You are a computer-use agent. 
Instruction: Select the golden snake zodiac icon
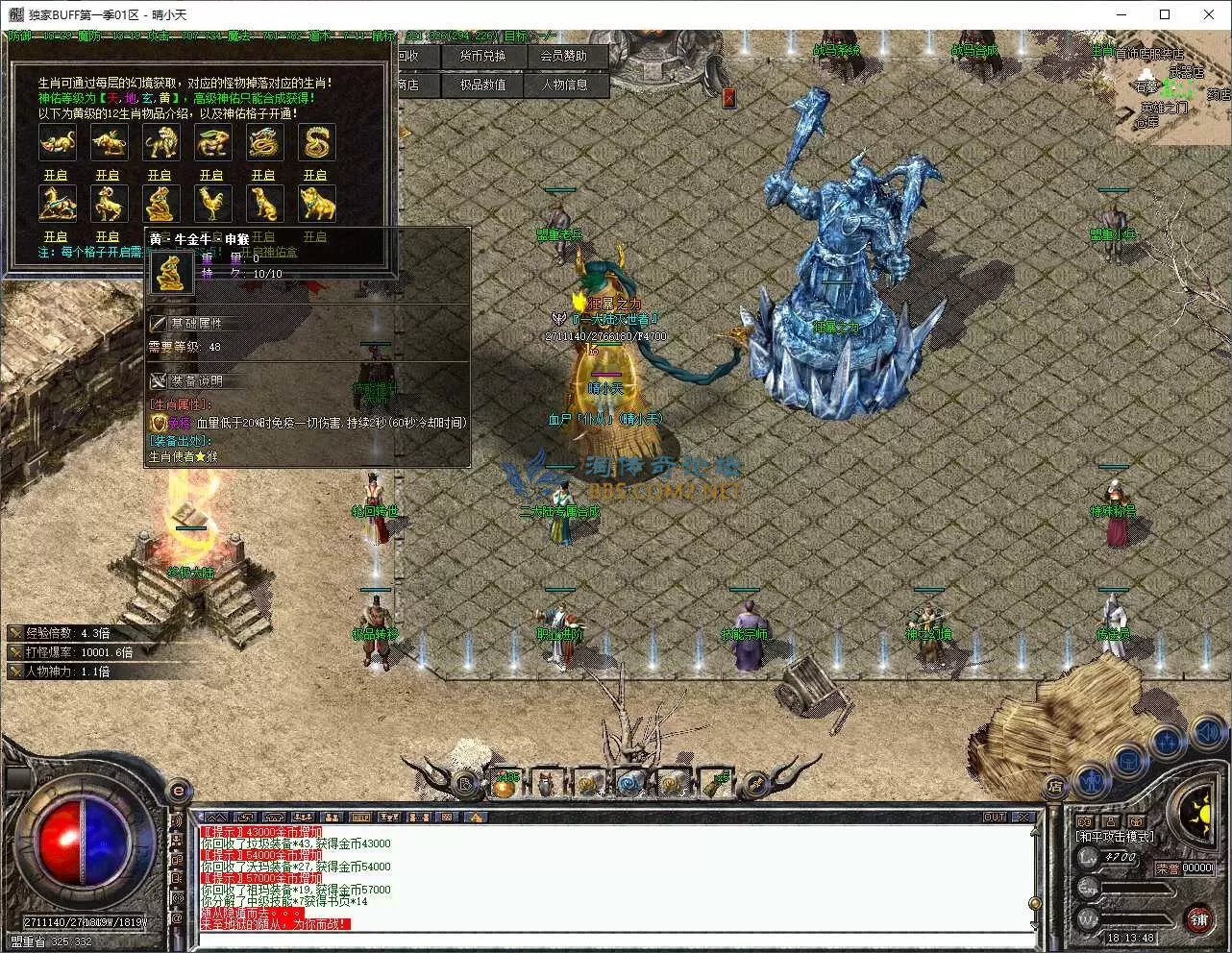(x=315, y=143)
